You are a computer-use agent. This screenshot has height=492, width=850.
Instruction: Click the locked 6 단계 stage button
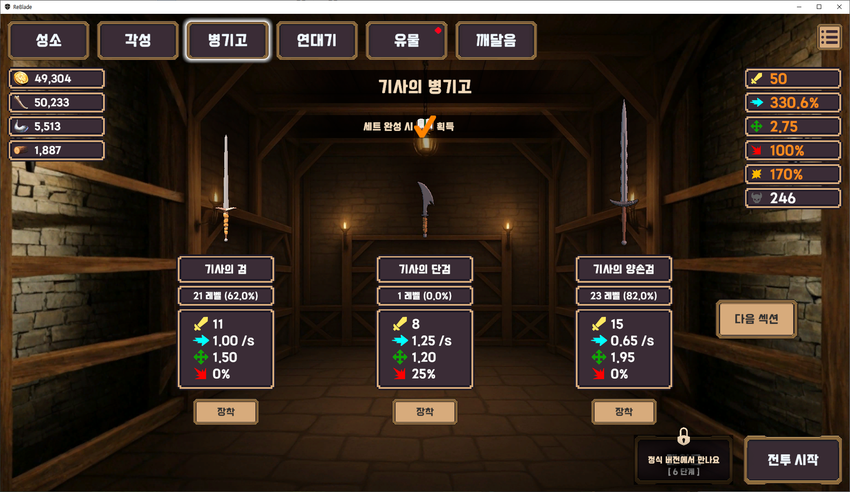pos(683,457)
